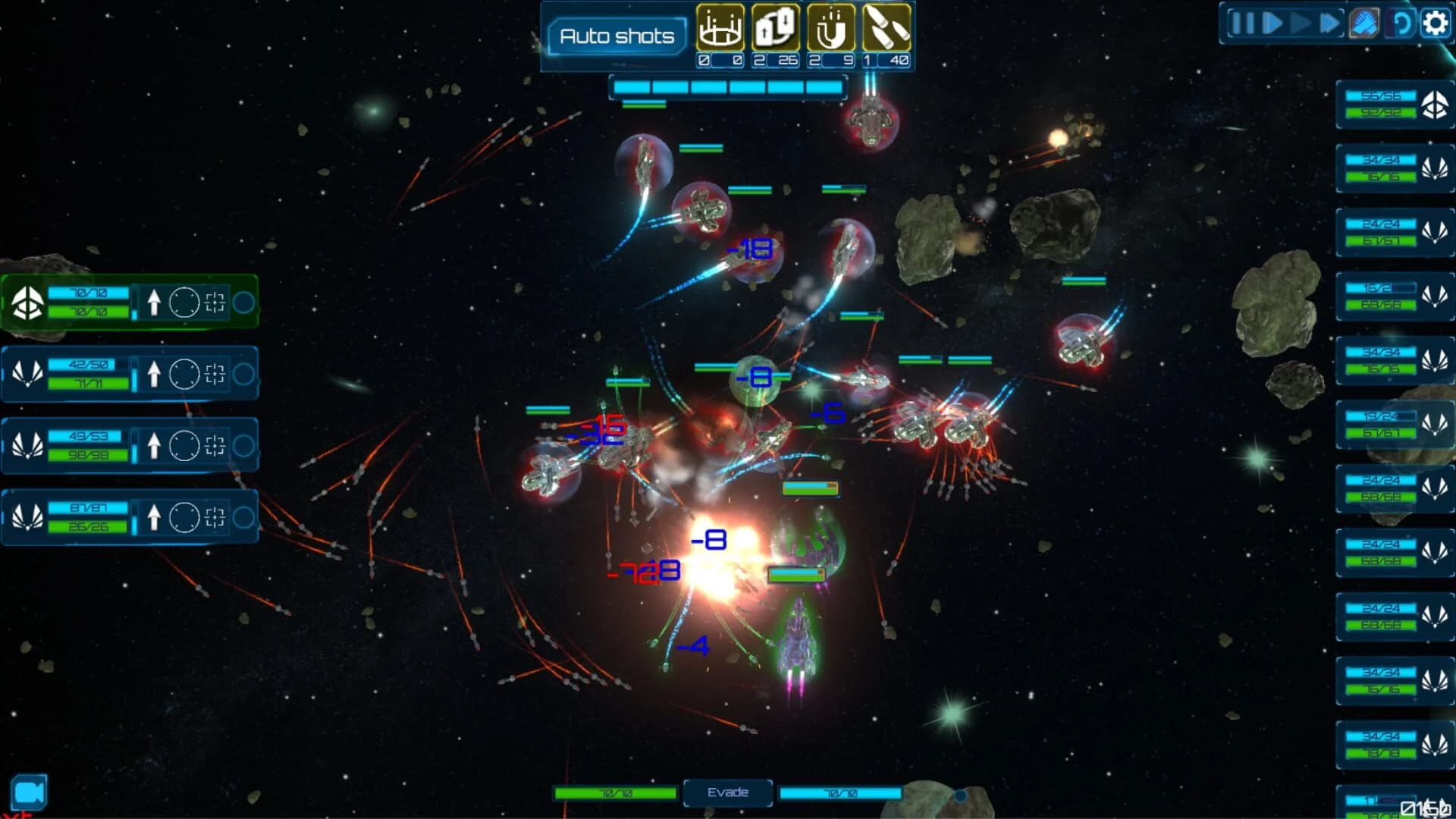Select the 34/34 fleet entry second from top right
1456x819 pixels.
[1394, 168]
